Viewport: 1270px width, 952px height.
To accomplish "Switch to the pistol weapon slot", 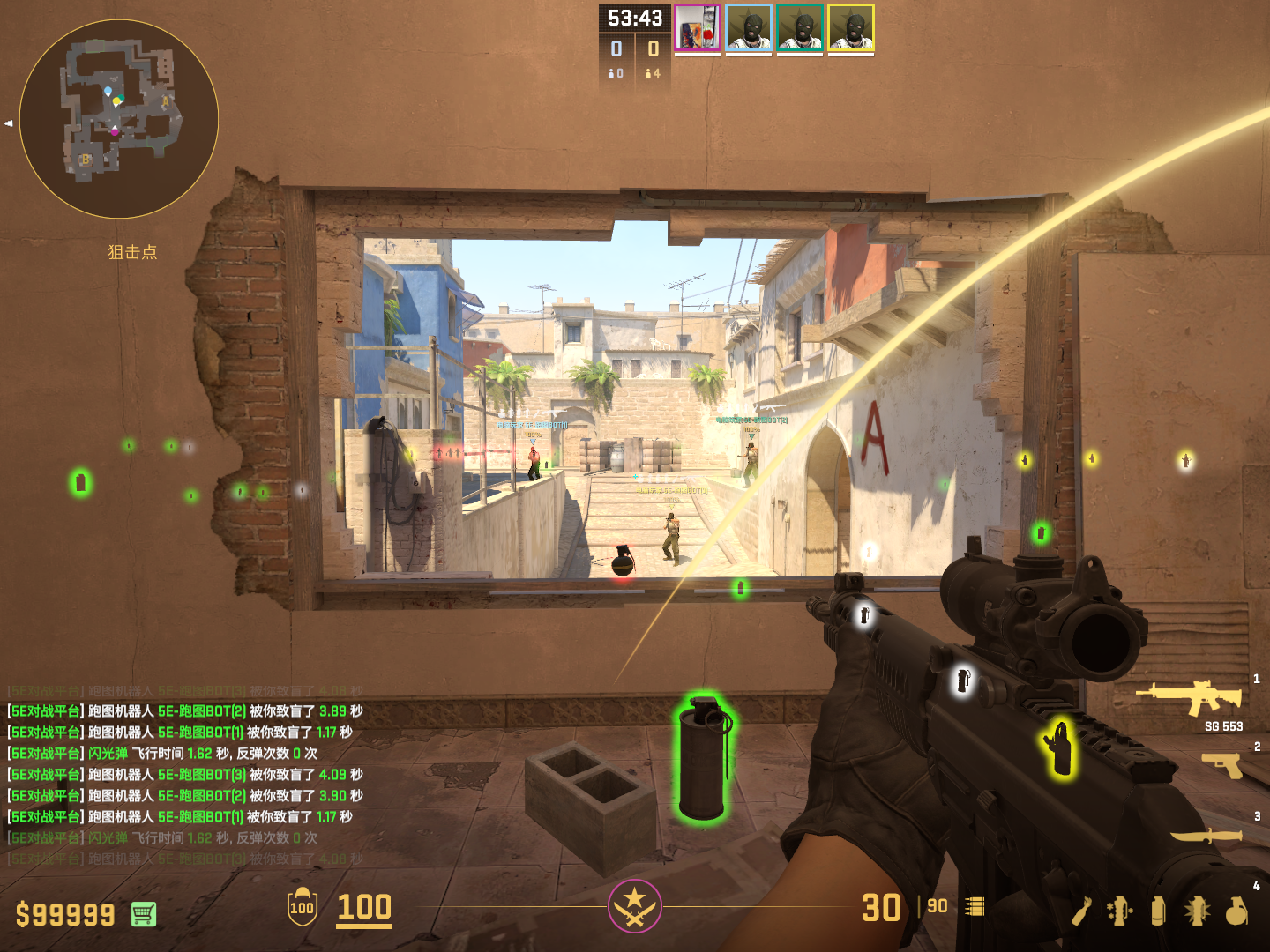I will click(1221, 764).
